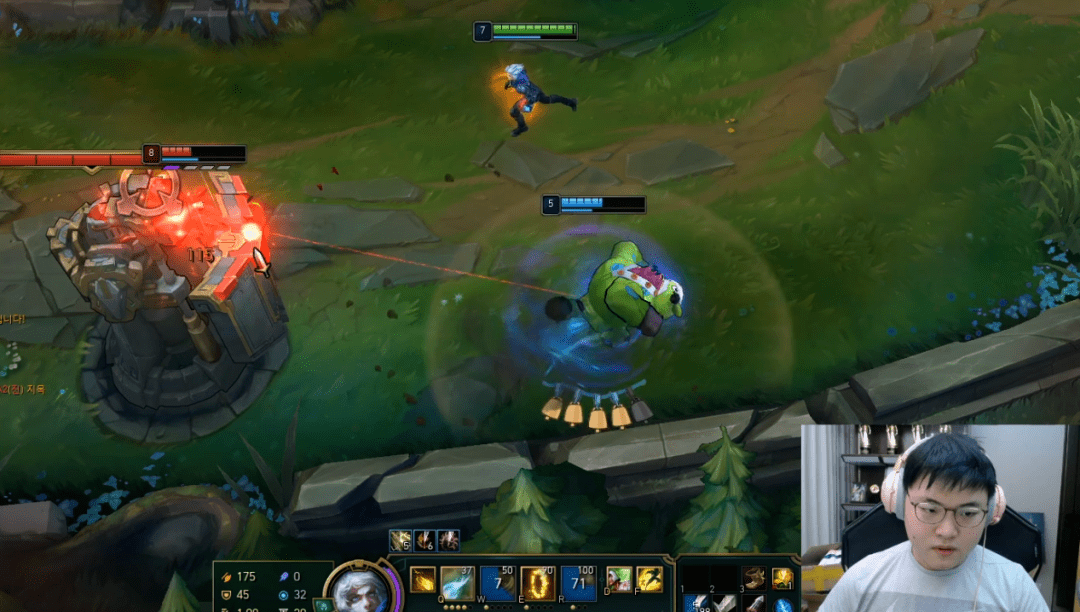Activate the yellow running-figure summoner spell
This screenshot has width=1080, height=612.
click(x=650, y=579)
